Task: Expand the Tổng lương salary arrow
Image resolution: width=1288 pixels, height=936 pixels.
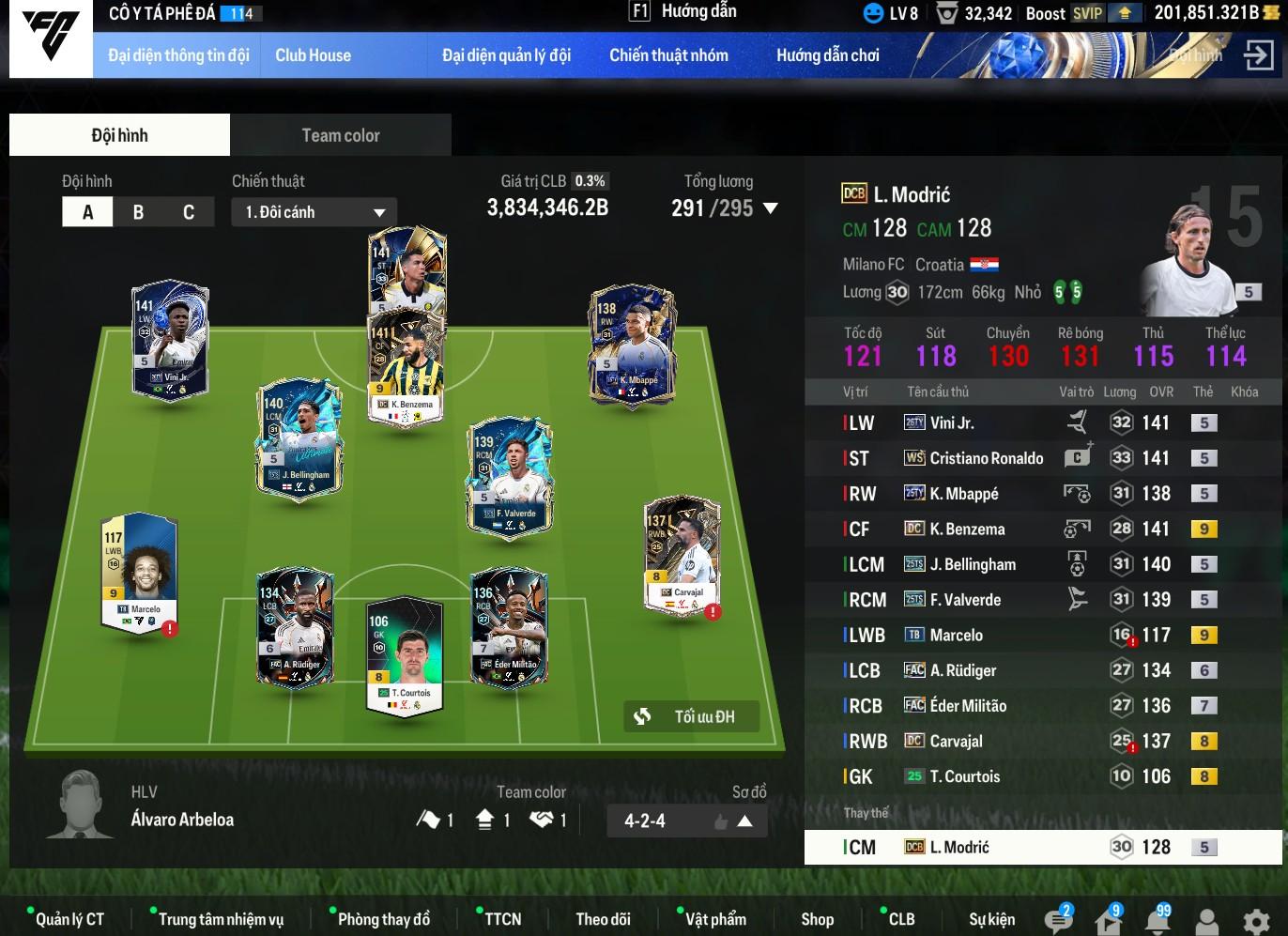Action: click(771, 208)
